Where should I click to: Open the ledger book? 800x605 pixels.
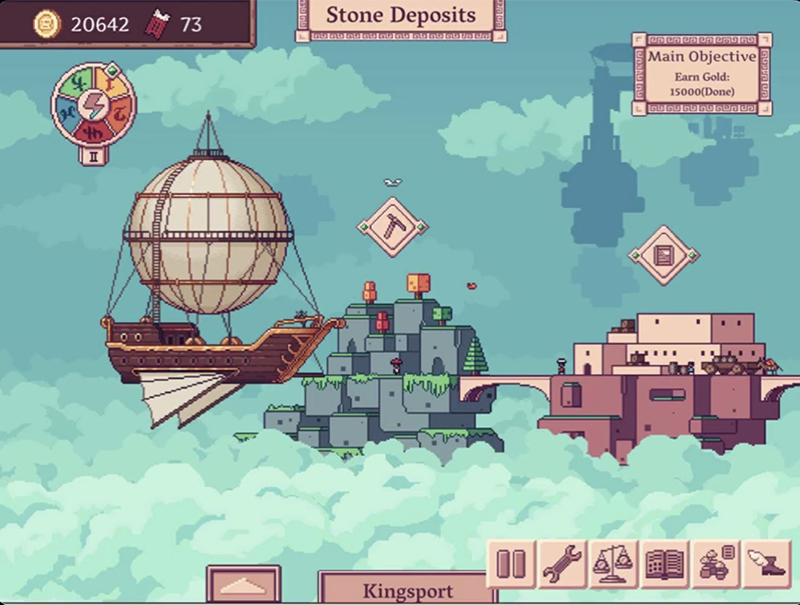[664, 563]
